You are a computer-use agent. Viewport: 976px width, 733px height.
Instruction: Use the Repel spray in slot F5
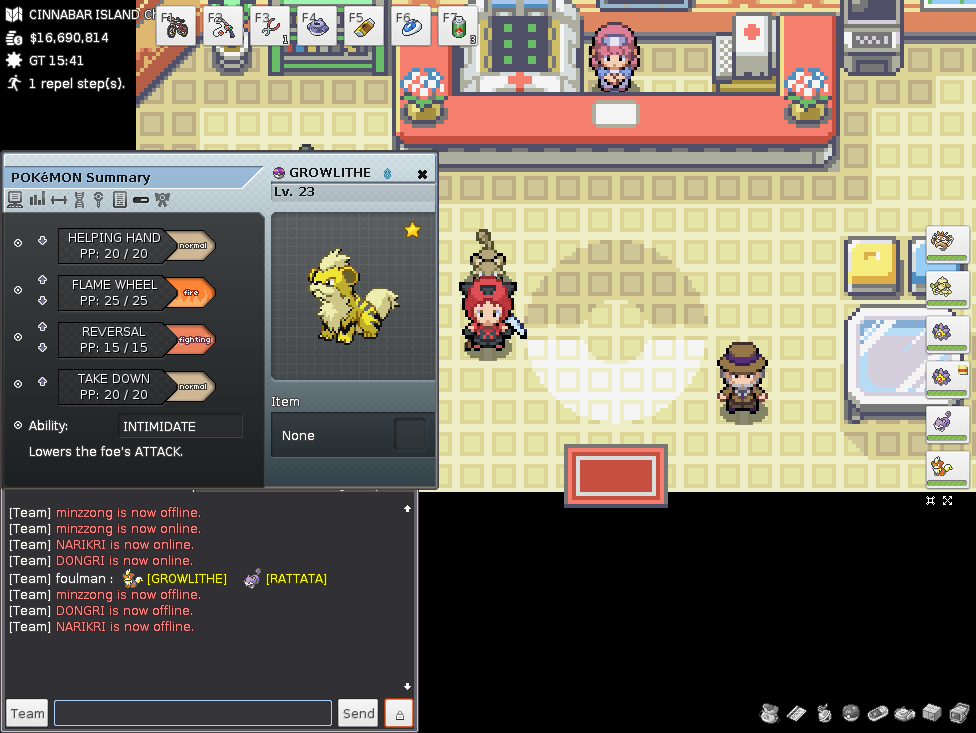click(x=364, y=26)
